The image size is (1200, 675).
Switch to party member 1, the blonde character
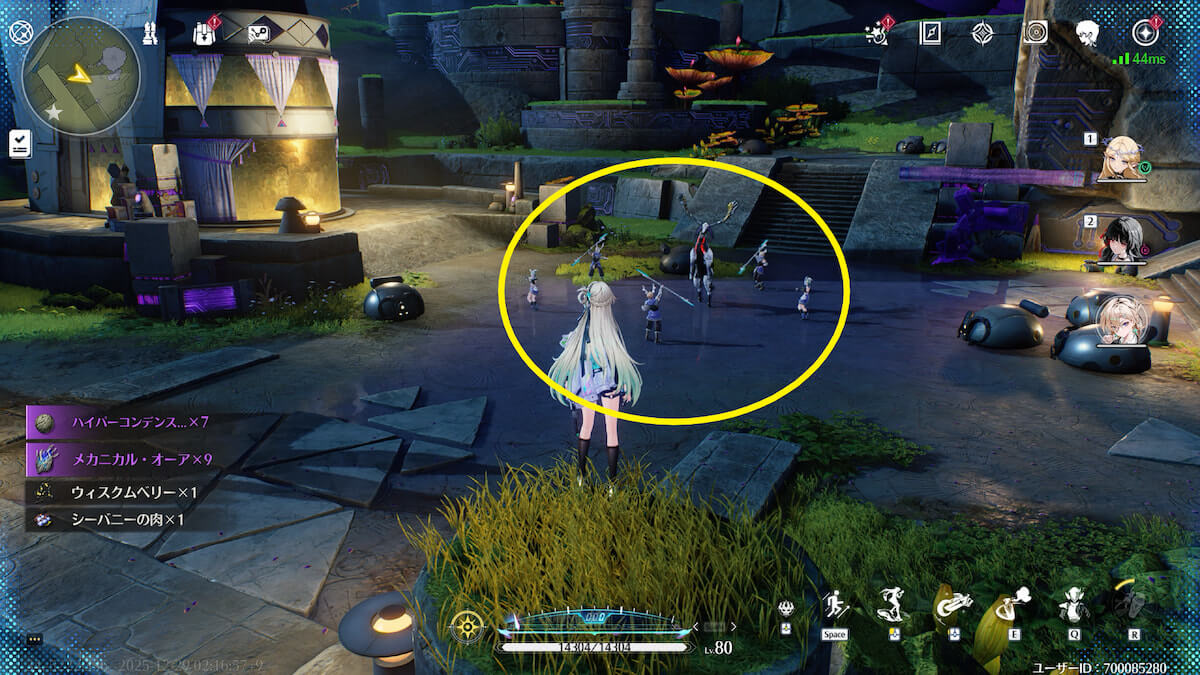tap(1121, 158)
